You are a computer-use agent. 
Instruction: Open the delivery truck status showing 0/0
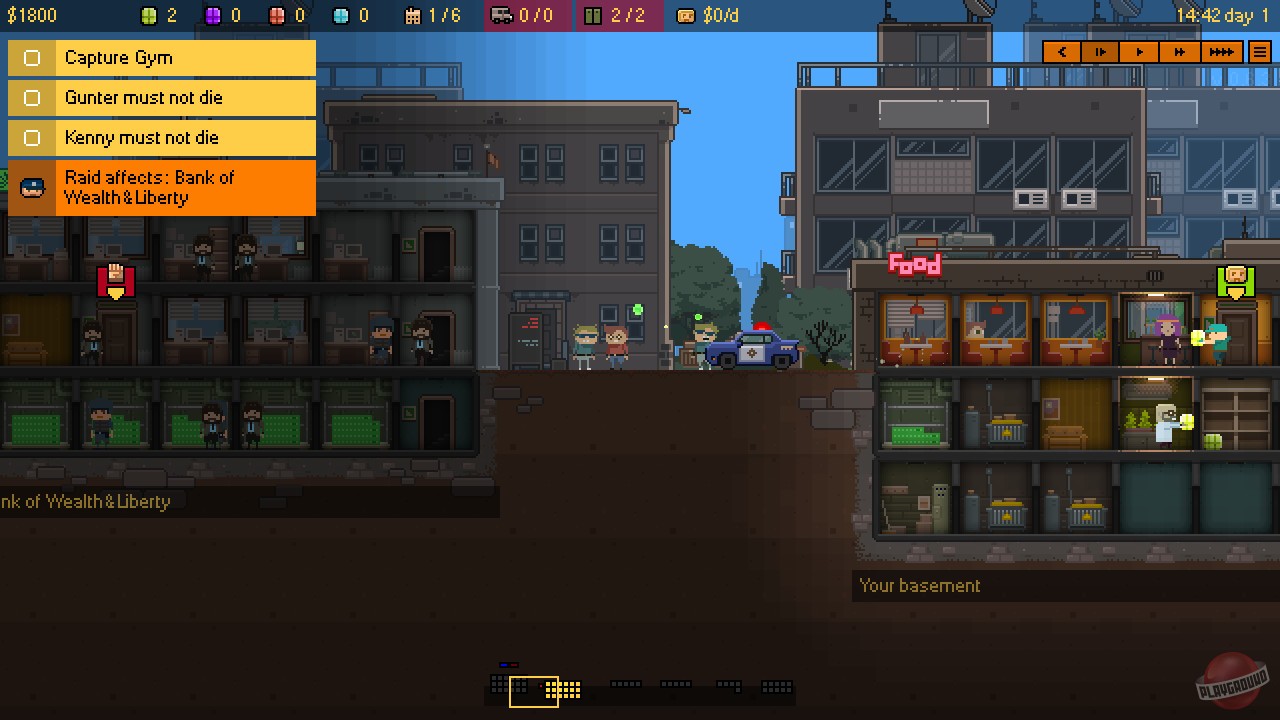coord(520,15)
